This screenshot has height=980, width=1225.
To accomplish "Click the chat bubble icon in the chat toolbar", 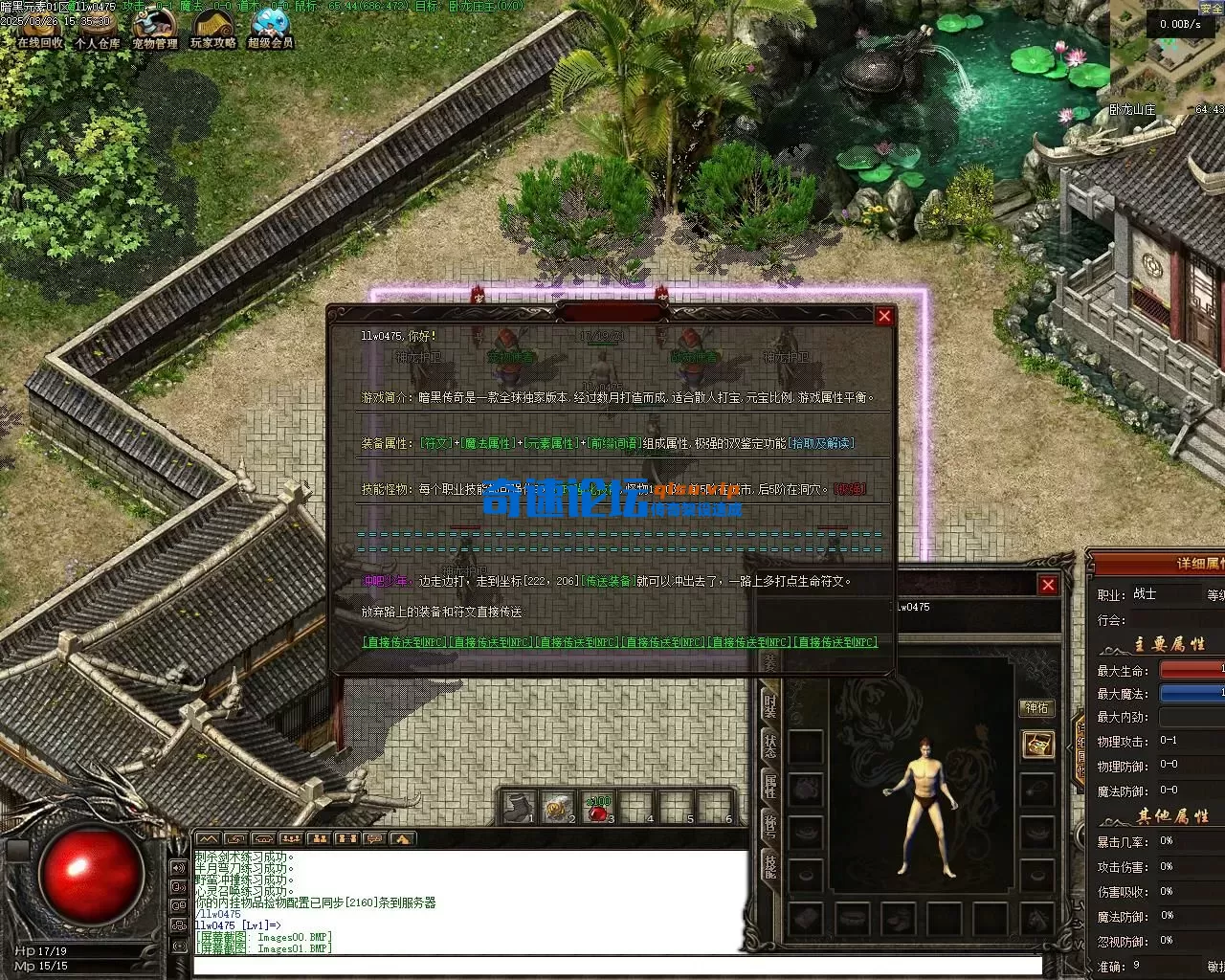I will (x=373, y=837).
